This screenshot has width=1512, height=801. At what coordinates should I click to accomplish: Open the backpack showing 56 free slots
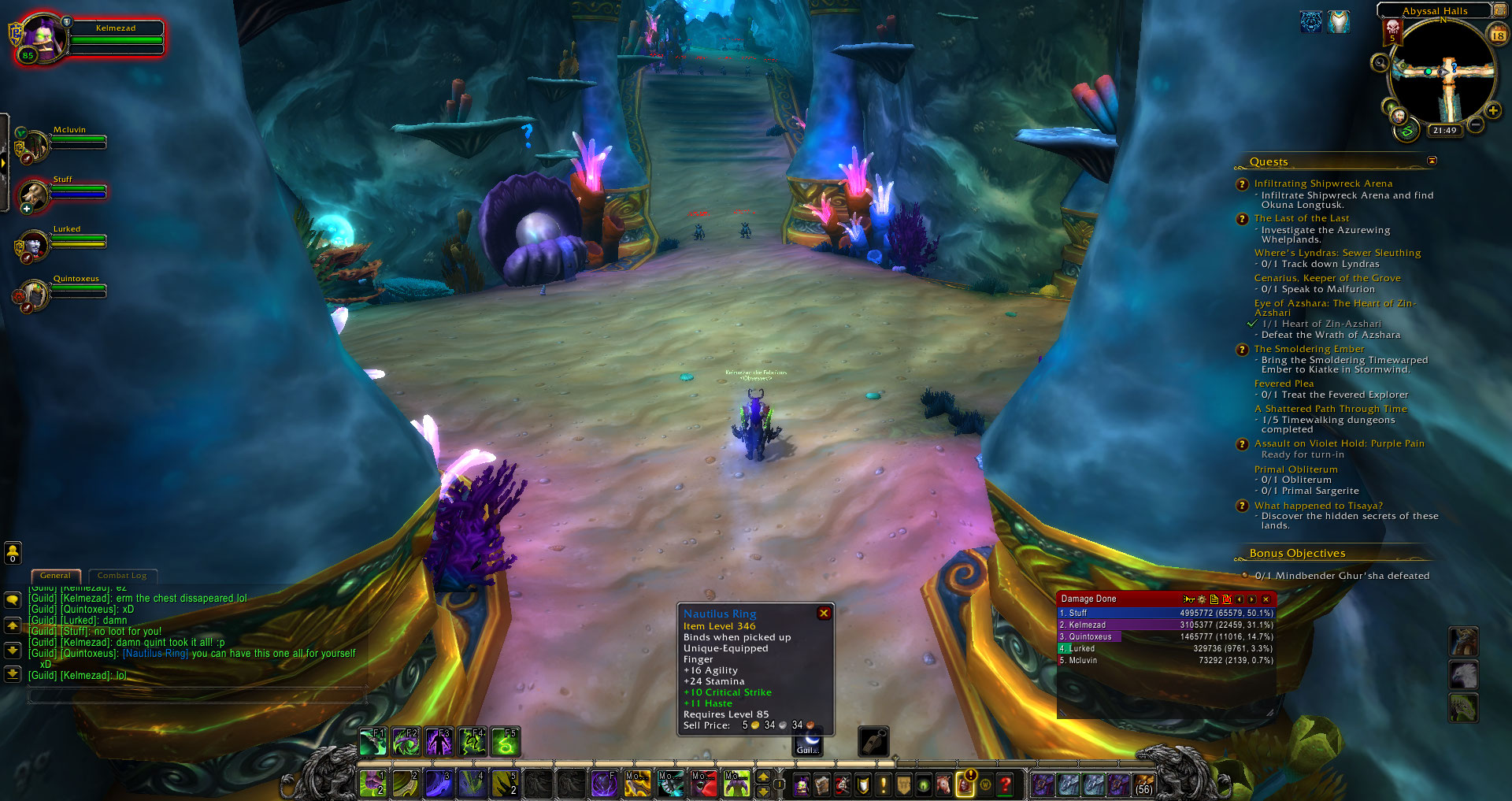coord(1143,784)
